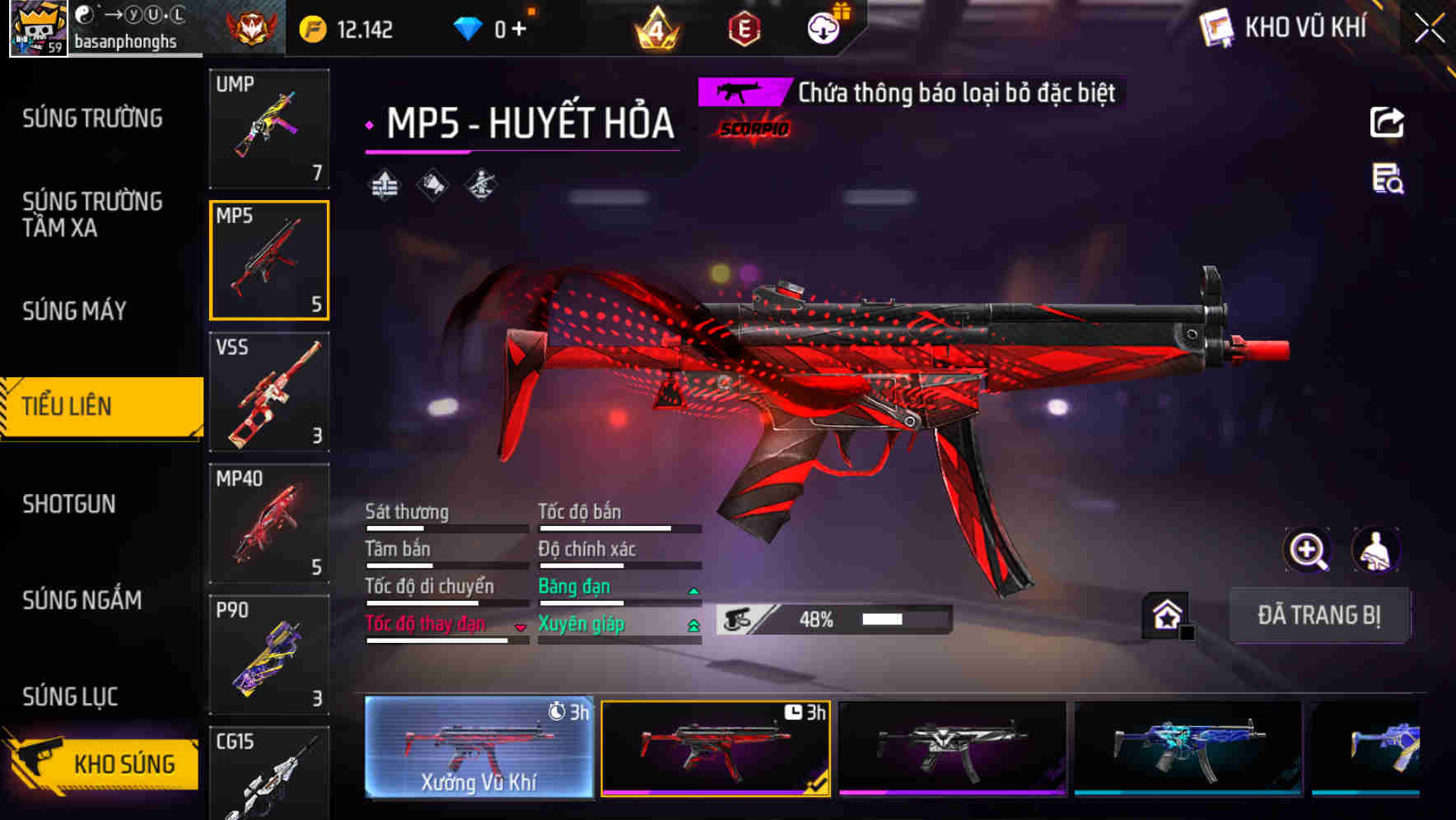
Task: Open Xưởng Vũ Khí panel
Action: tap(479, 749)
